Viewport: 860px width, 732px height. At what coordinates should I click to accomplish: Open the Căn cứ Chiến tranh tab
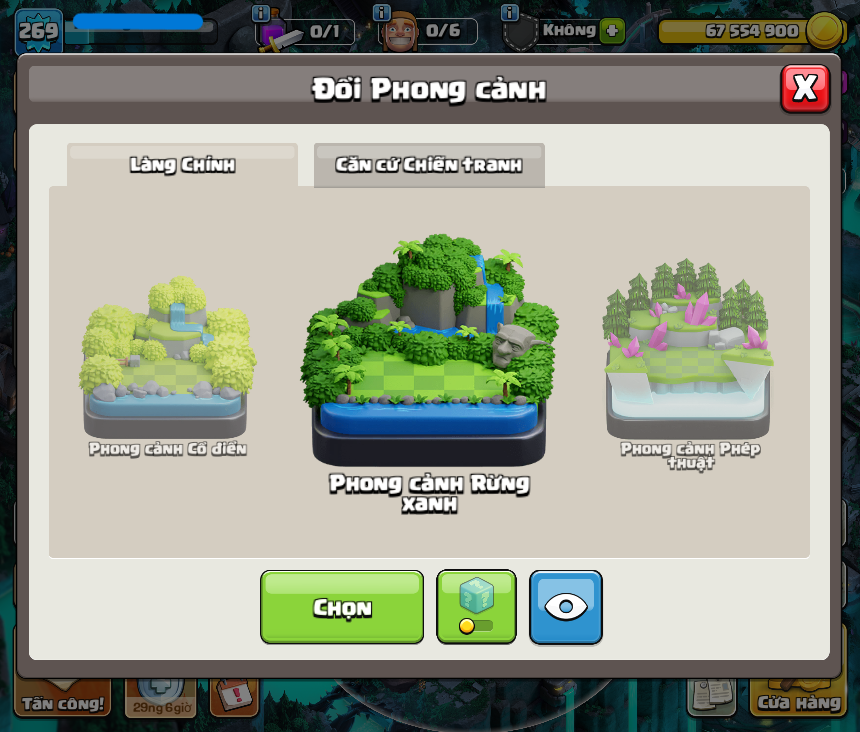[x=429, y=165]
